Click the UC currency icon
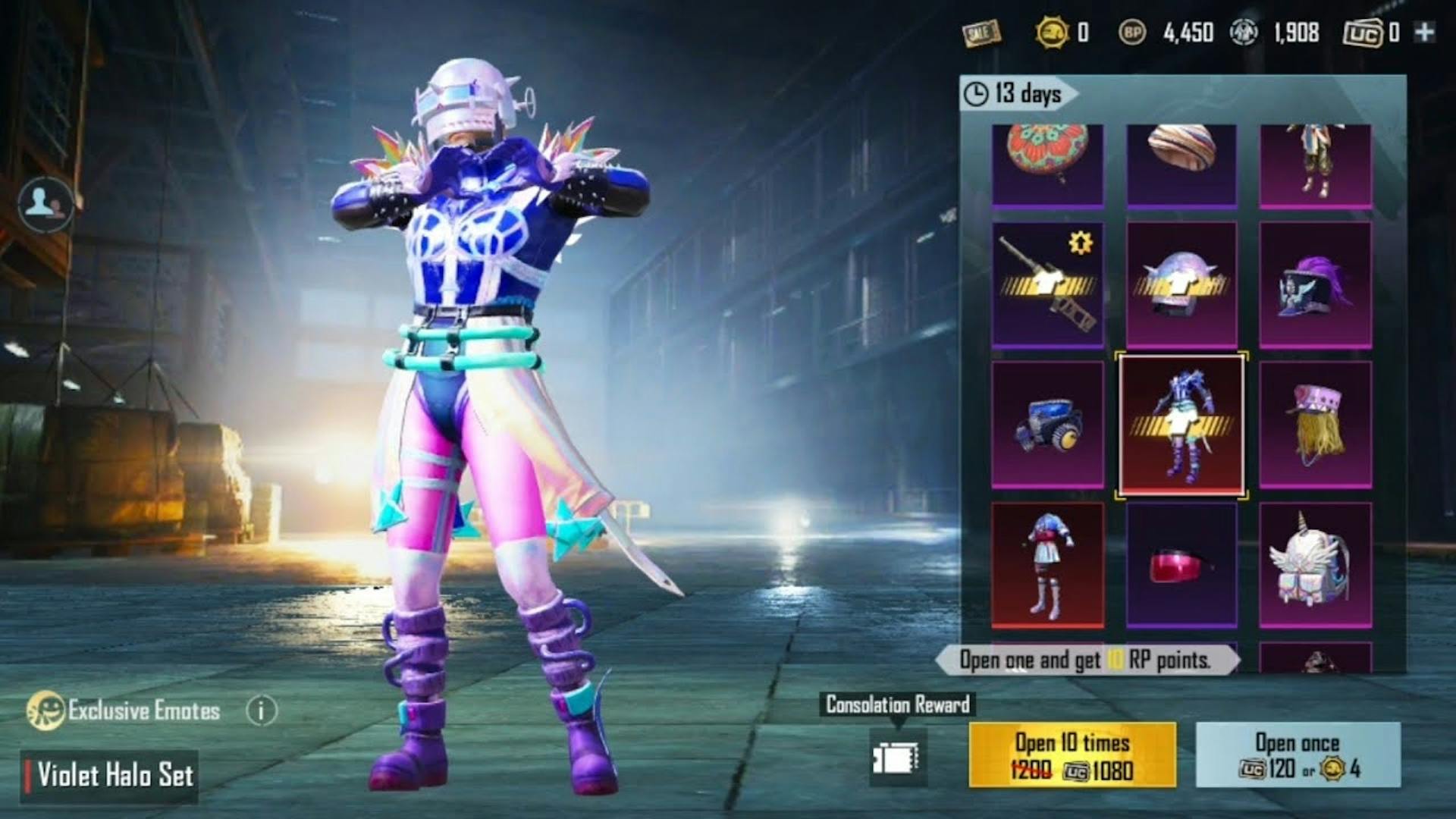This screenshot has height=819, width=1456. pos(1363,32)
